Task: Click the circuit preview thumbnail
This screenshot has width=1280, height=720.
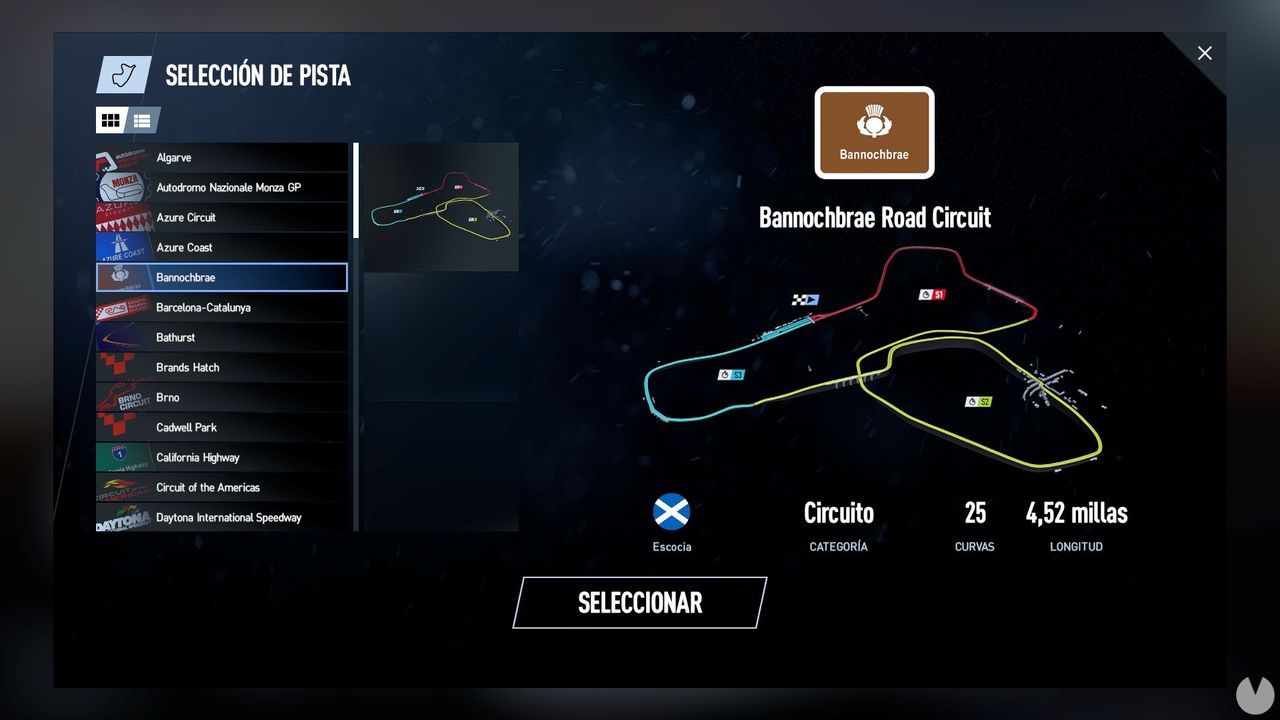Action: pyautogui.click(x=440, y=207)
